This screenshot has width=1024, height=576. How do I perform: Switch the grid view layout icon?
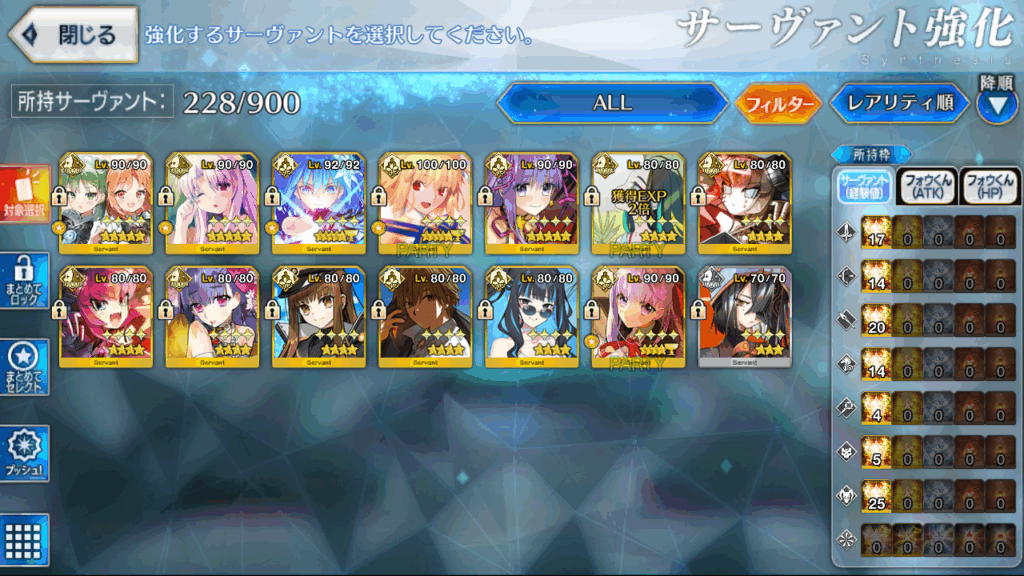pos(25,540)
